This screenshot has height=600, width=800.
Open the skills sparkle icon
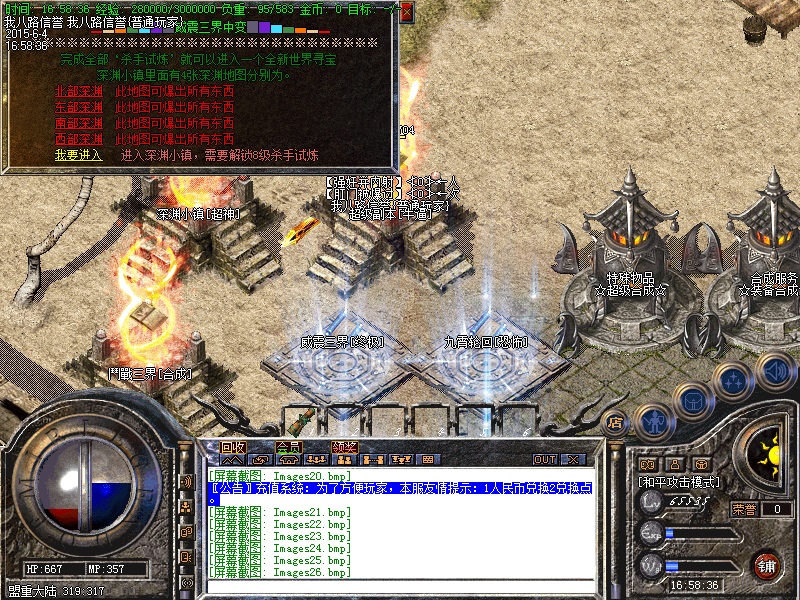pos(735,381)
